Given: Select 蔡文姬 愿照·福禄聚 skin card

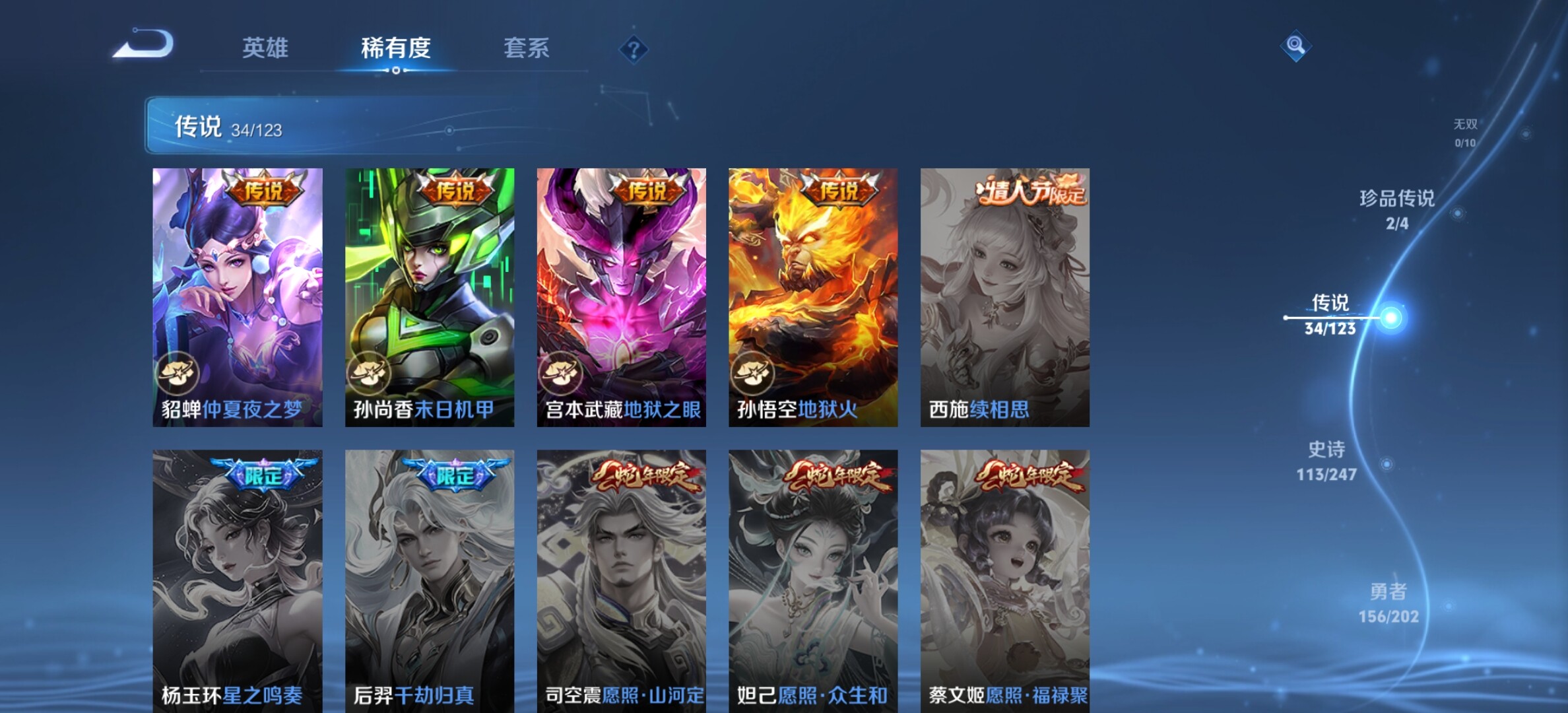Looking at the screenshot, I should click(1005, 581).
